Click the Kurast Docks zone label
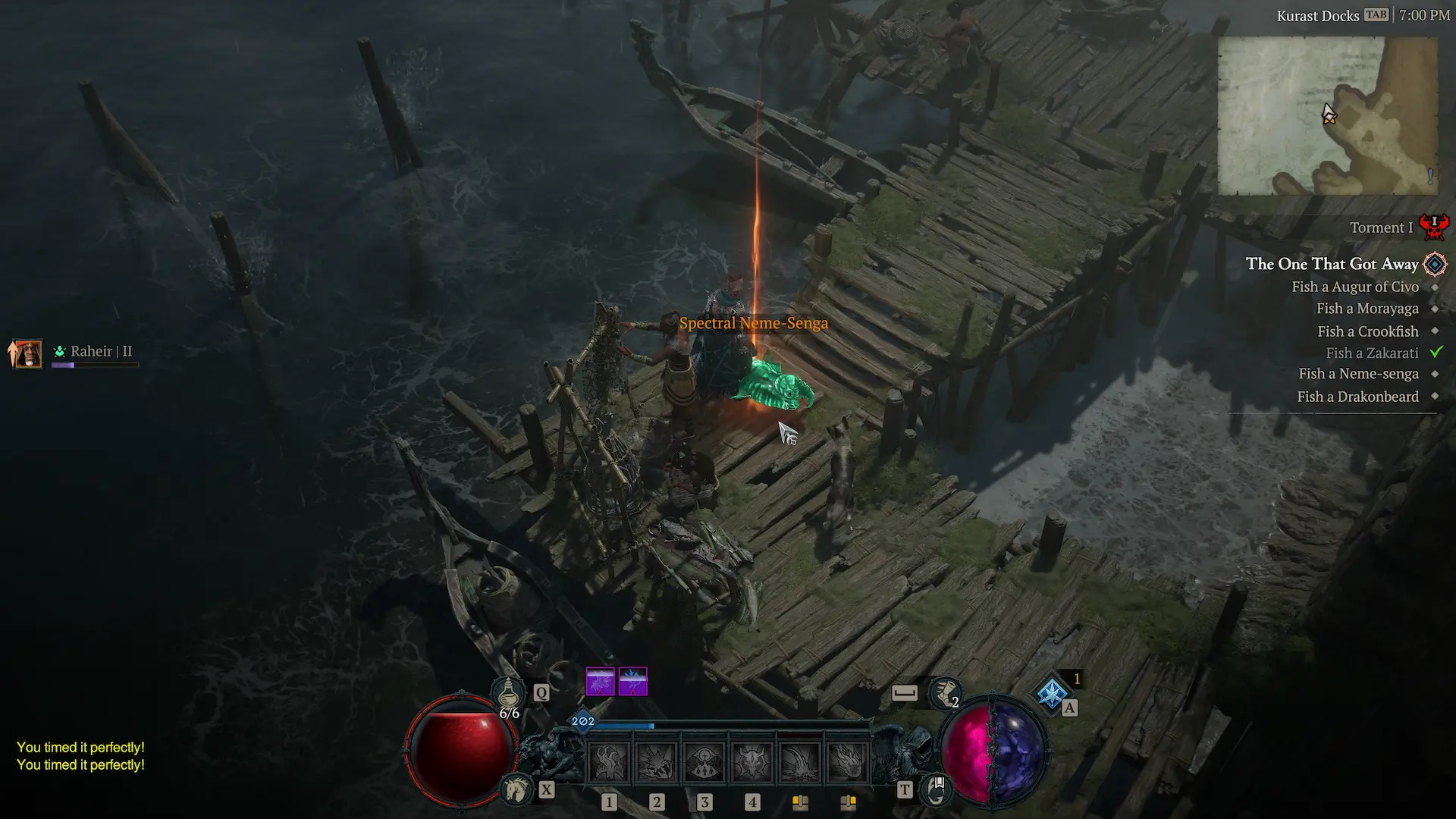1456x819 pixels. tap(1317, 15)
